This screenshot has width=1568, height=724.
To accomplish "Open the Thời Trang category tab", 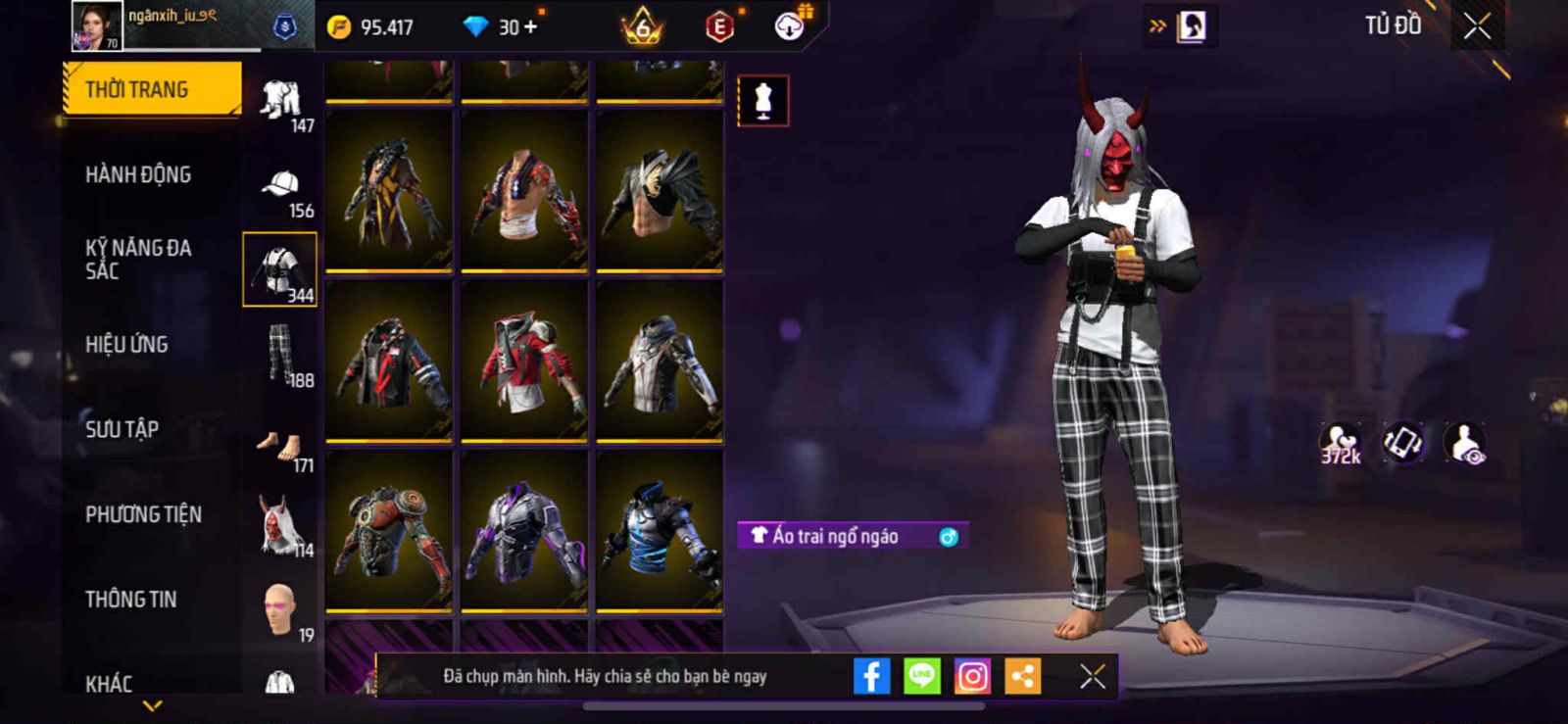I will click(x=151, y=89).
